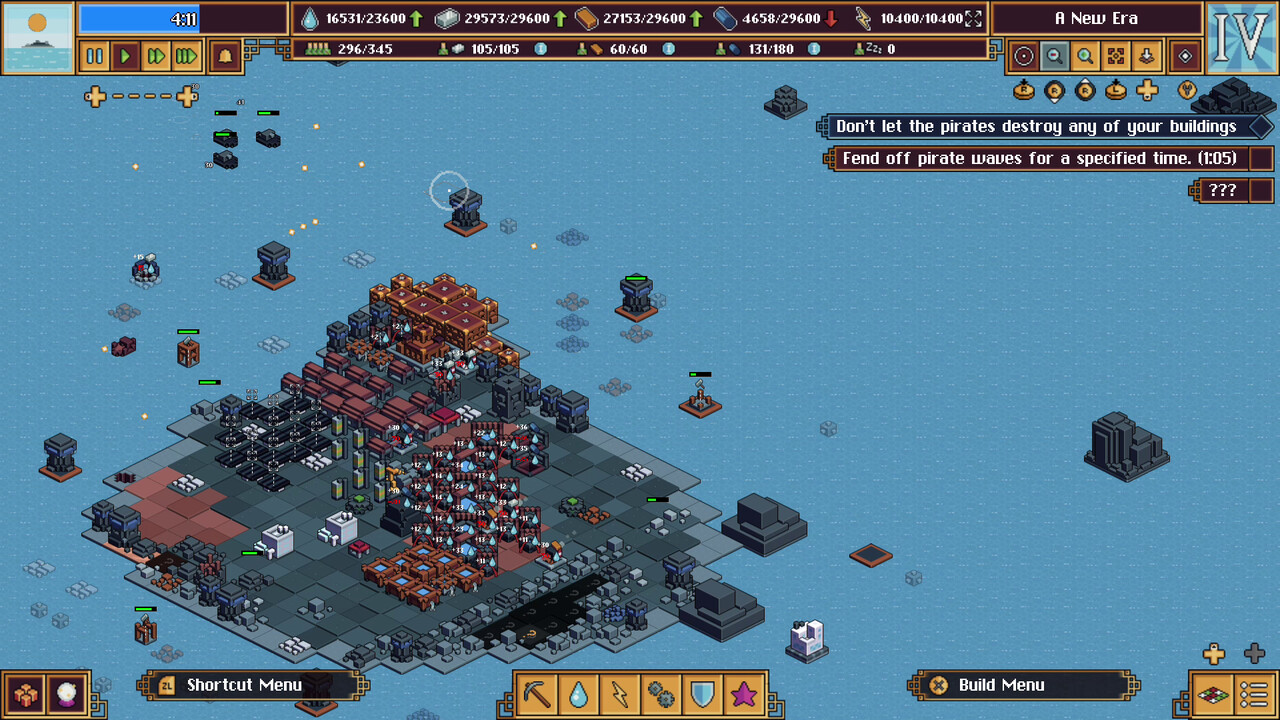Click the circle target camera button

[1023, 57]
